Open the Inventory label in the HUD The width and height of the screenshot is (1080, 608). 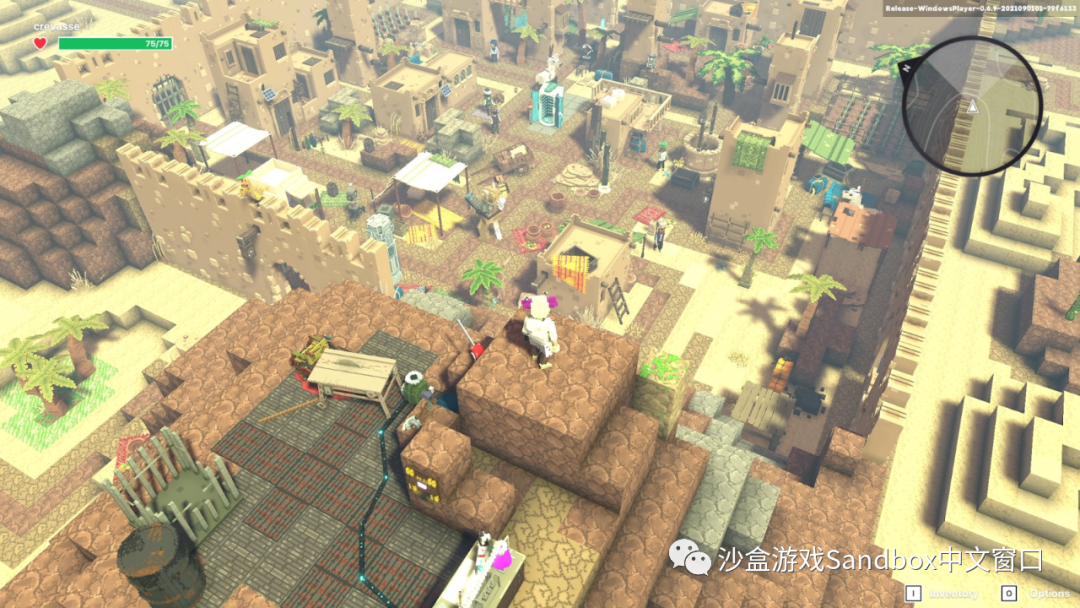coord(954,593)
